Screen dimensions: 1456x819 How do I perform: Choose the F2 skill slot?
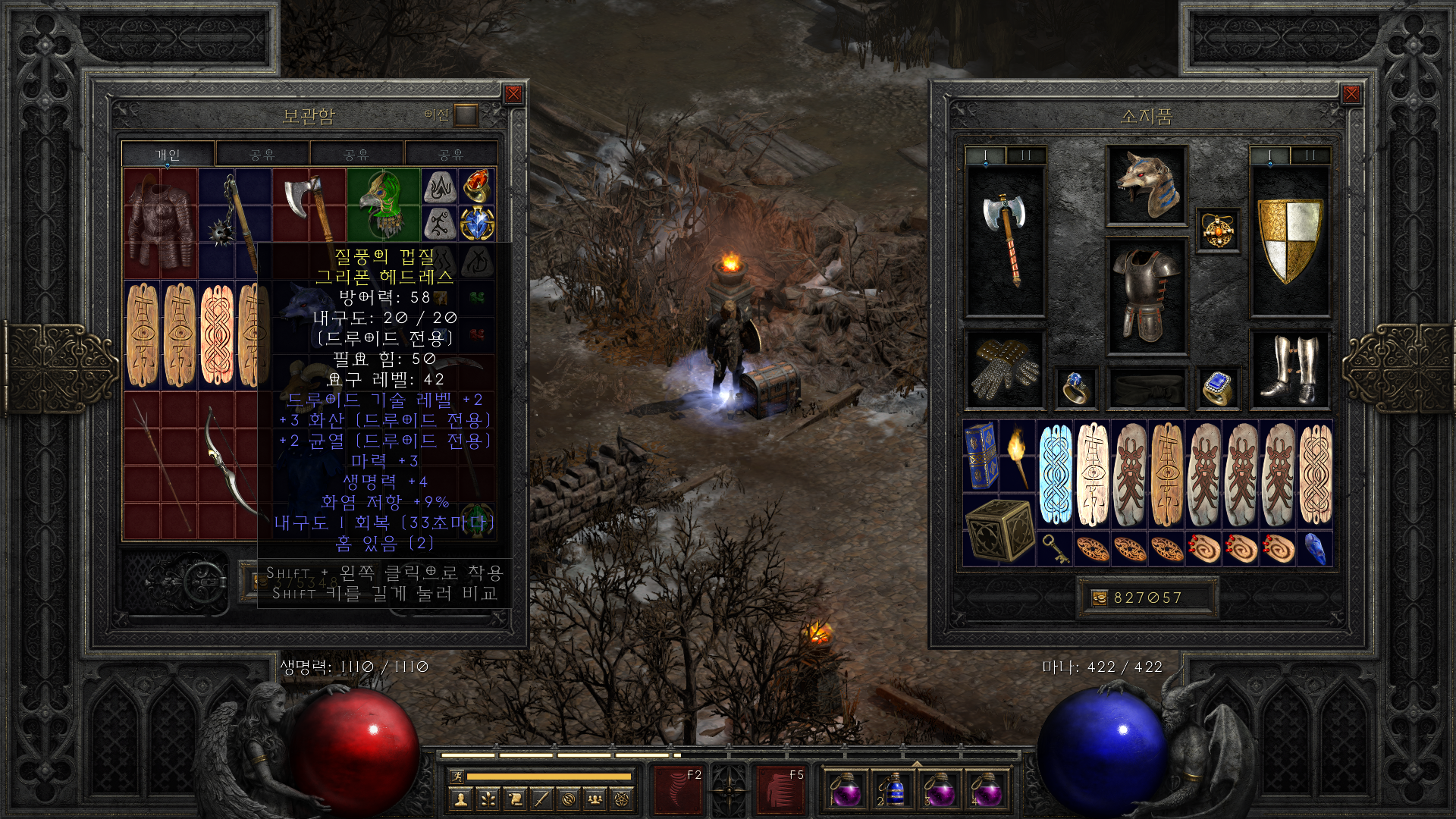[x=679, y=790]
